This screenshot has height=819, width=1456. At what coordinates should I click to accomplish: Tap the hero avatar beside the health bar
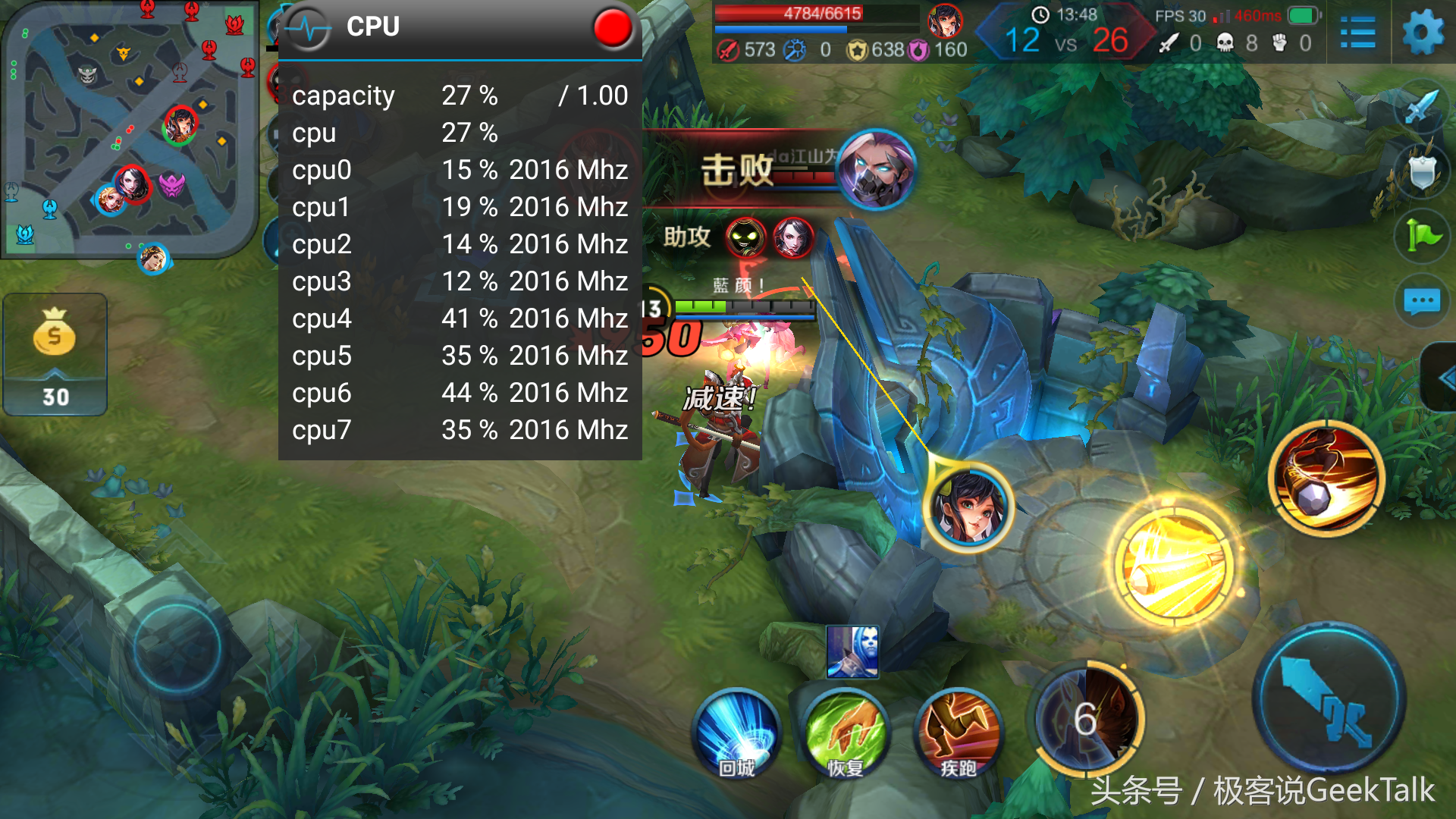tap(945, 20)
